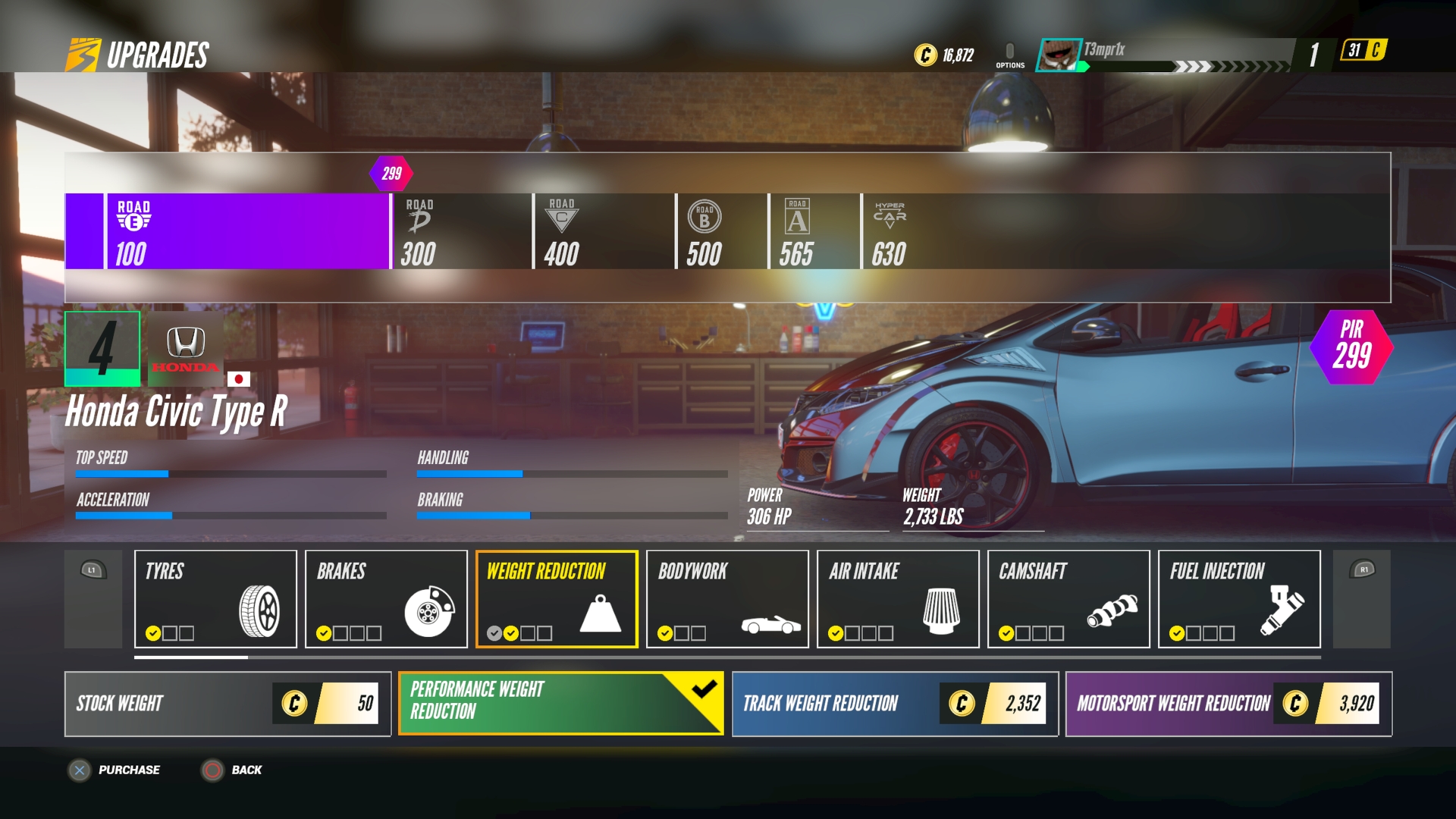Select the Road C 400 tier
Screen dimensions: 1456x819
click(x=604, y=231)
